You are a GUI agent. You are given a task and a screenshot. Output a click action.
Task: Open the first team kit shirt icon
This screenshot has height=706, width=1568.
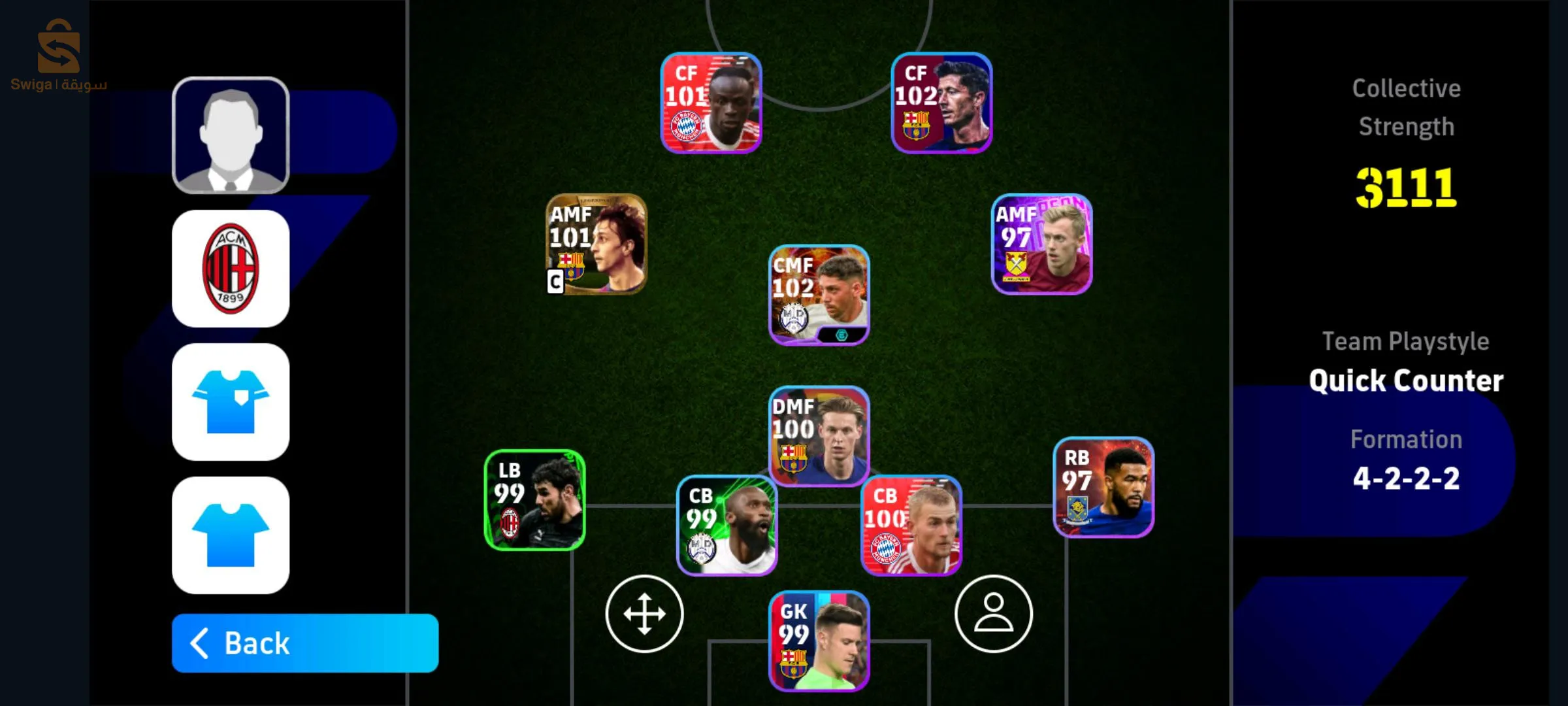click(230, 401)
